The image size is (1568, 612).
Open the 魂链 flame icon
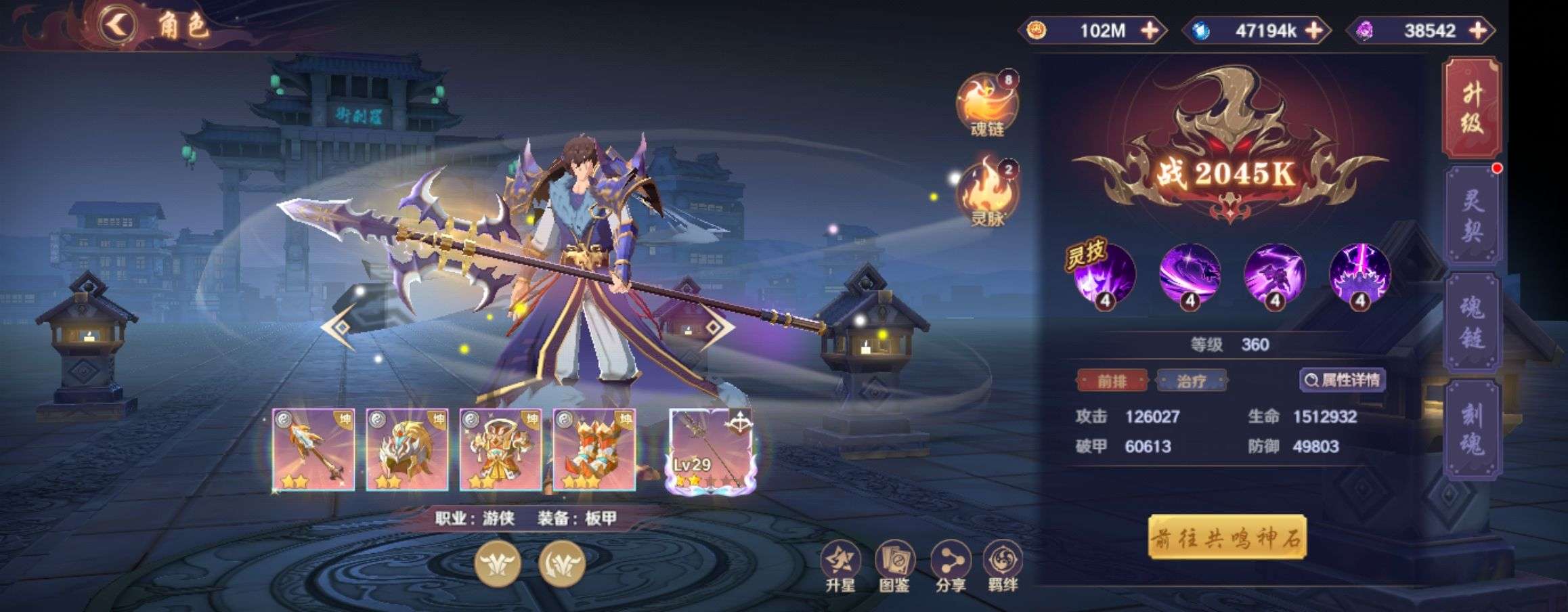(987, 103)
